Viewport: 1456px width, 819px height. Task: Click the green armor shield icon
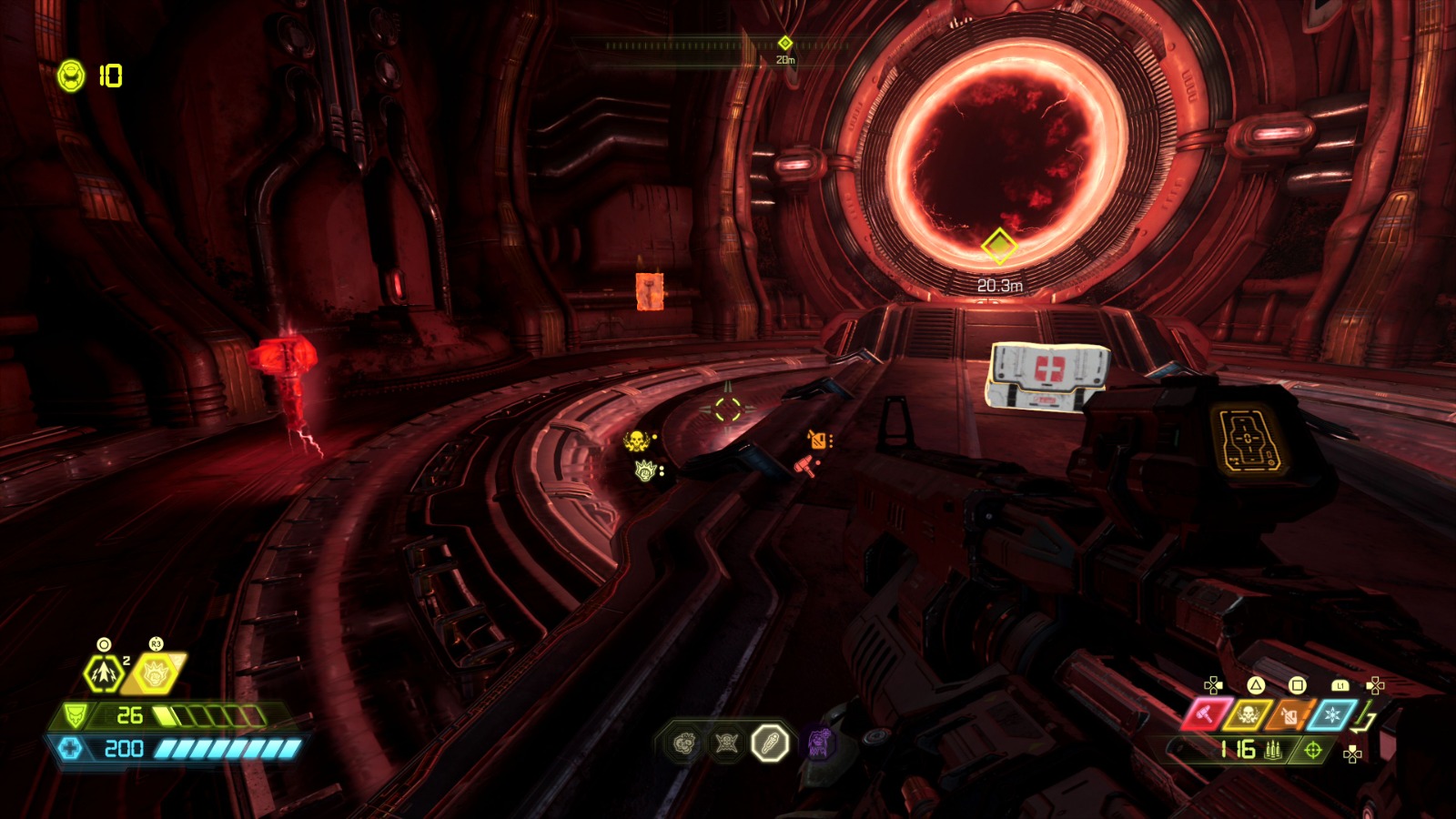pos(76,716)
